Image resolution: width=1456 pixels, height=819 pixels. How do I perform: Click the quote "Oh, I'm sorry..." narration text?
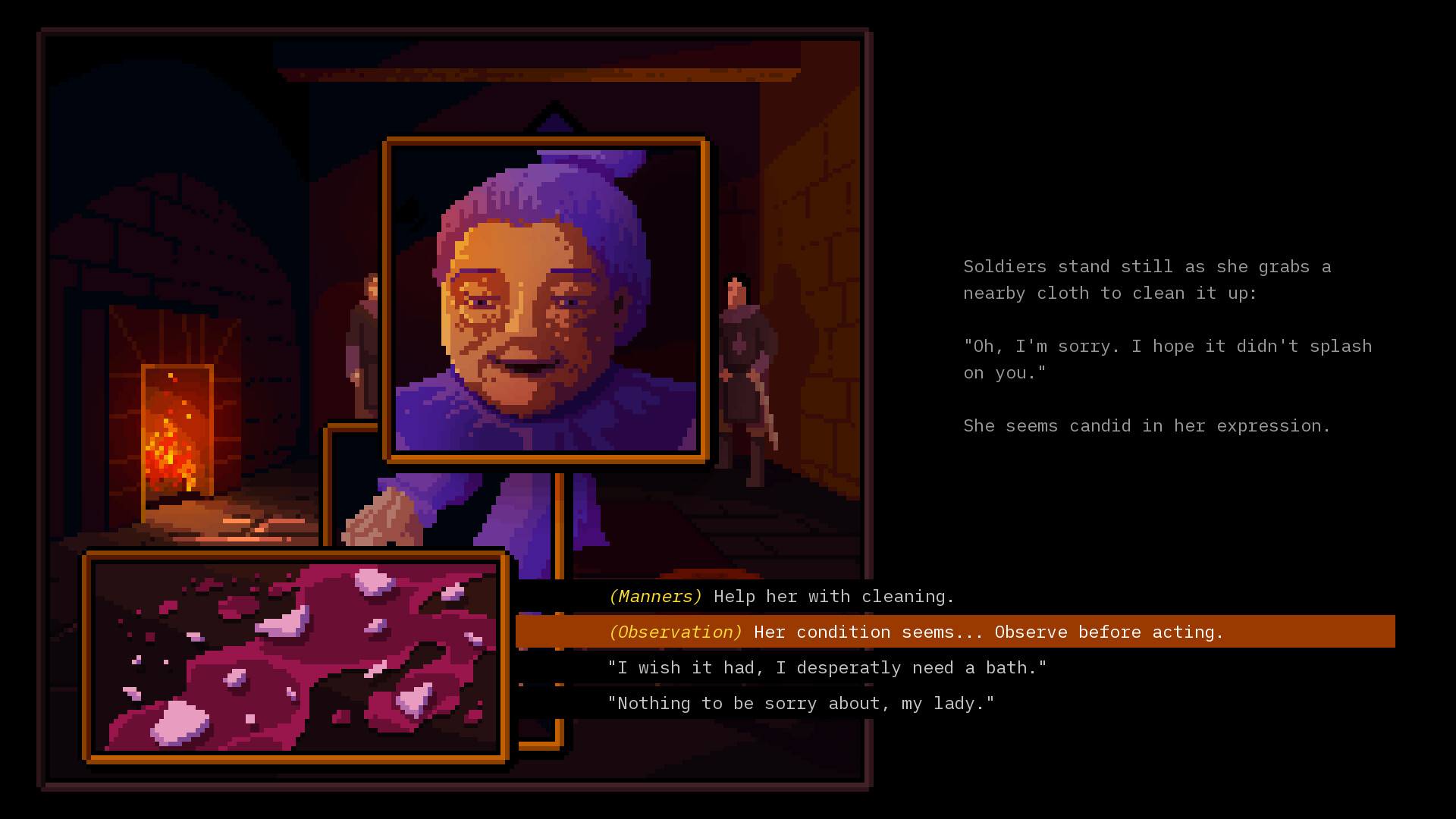(x=1167, y=359)
